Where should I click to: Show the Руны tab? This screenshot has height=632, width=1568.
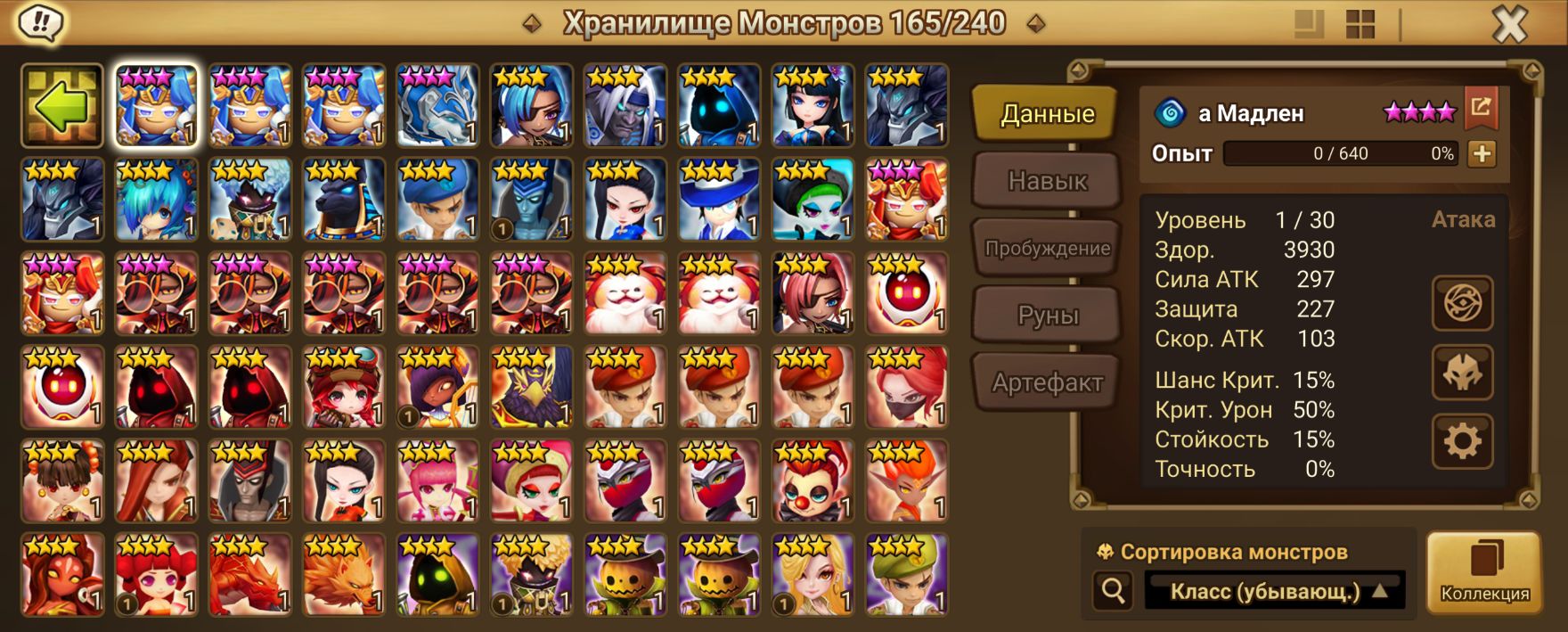(x=1047, y=316)
